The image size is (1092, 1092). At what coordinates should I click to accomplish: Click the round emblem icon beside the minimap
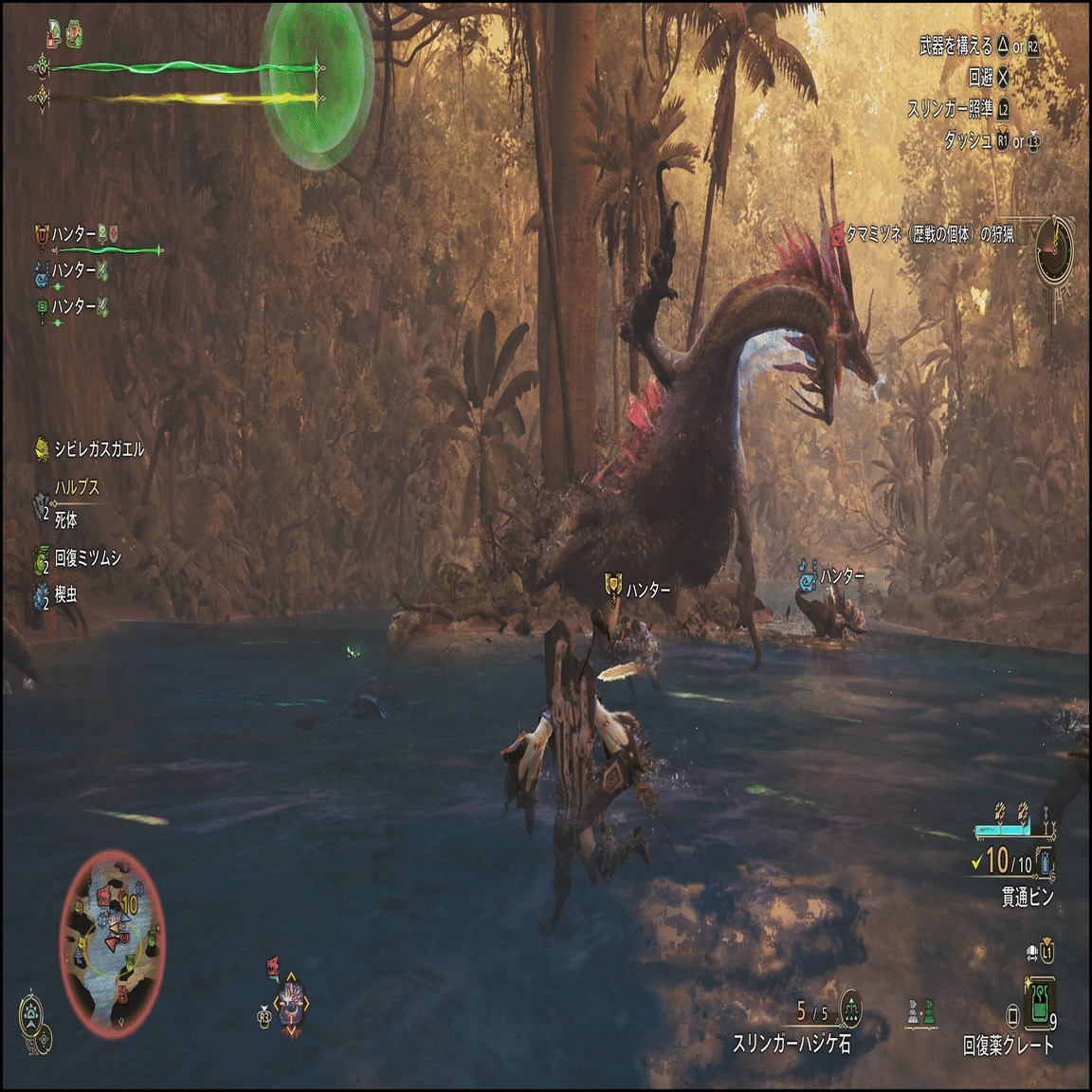35,1013
